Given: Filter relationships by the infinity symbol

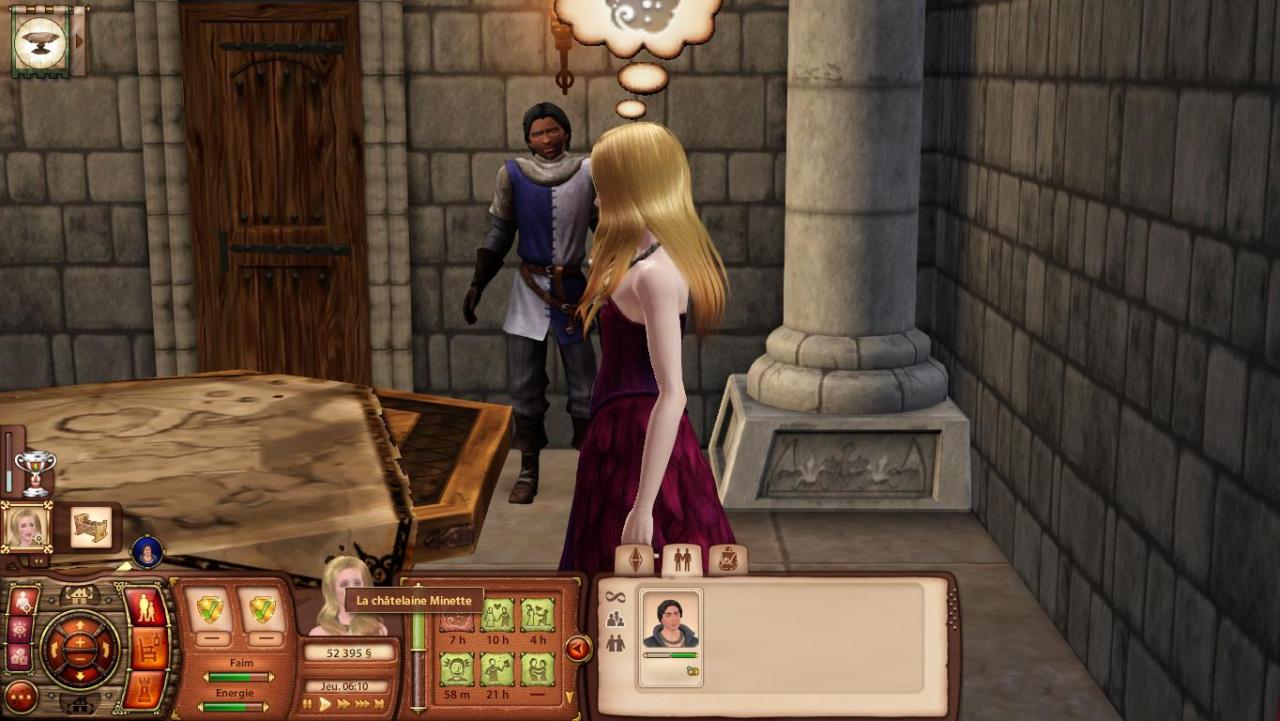Looking at the screenshot, I should tap(615, 597).
